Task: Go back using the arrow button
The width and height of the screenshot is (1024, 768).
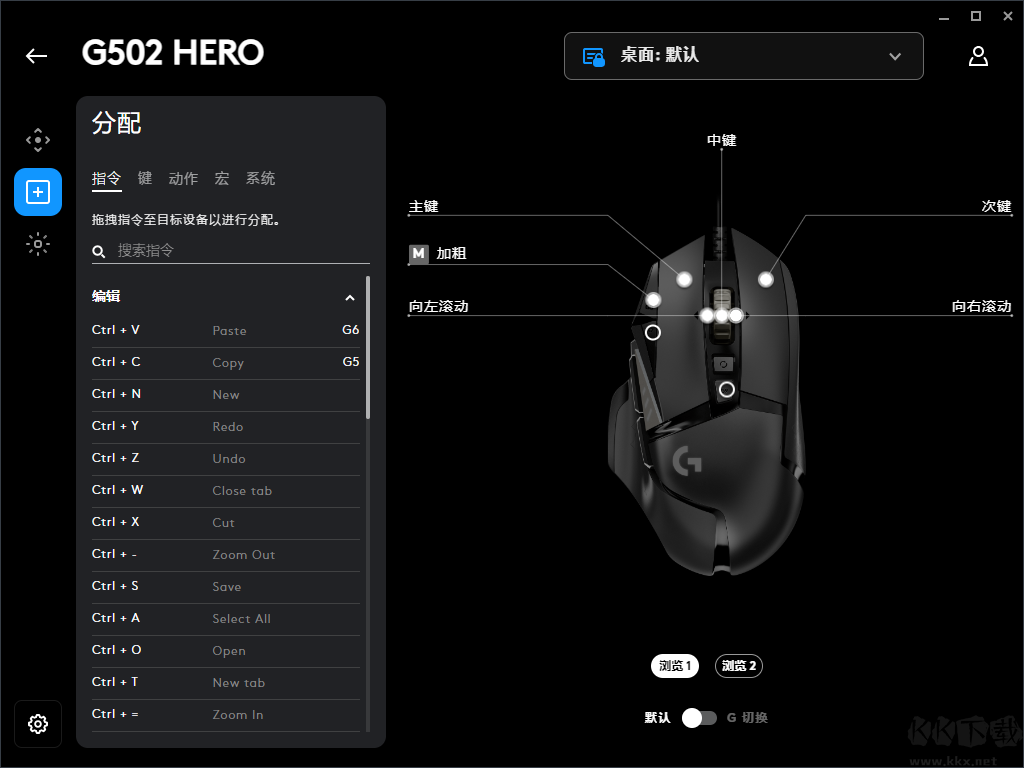Action: 37,56
